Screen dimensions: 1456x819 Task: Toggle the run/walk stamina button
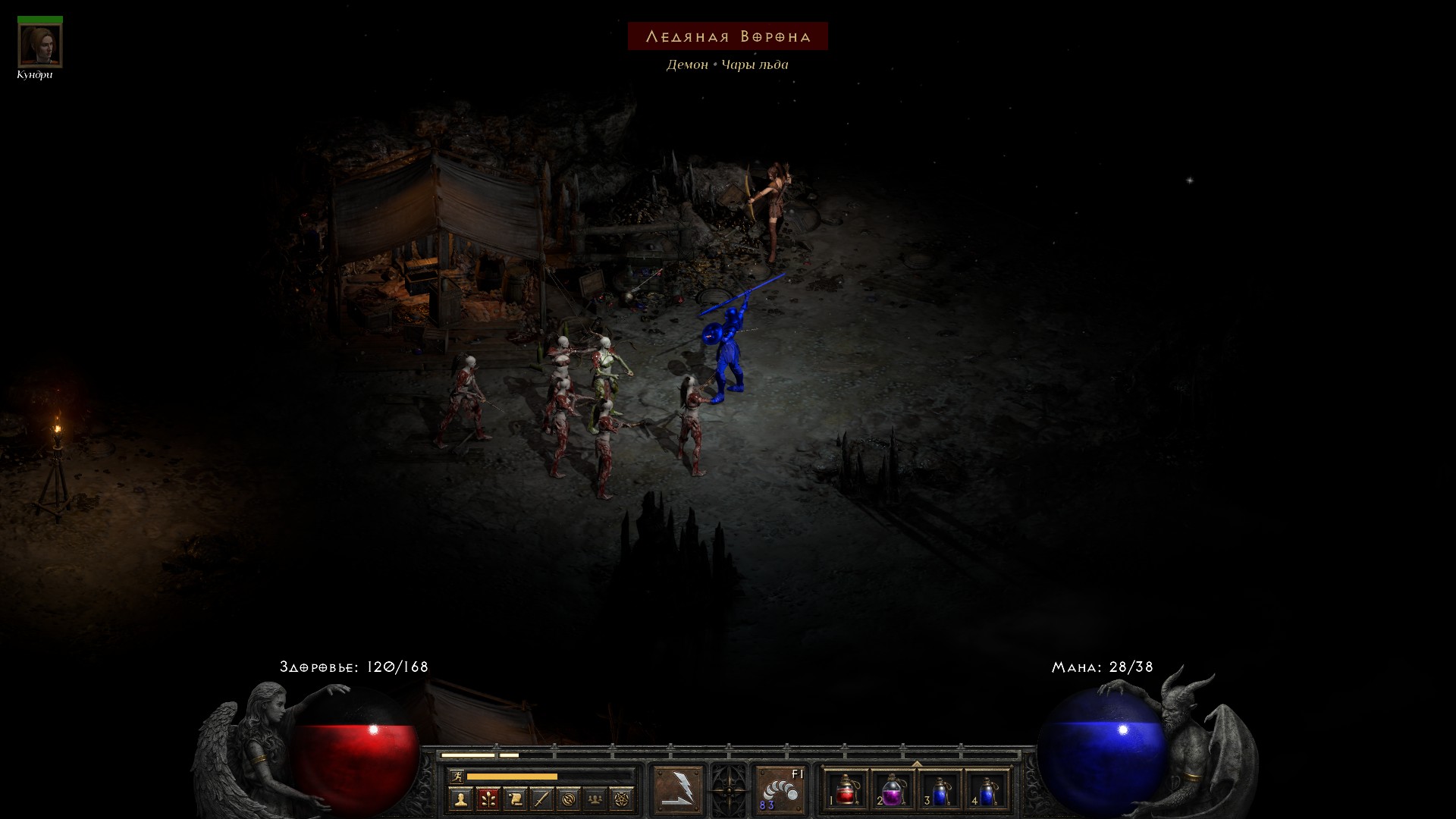[457, 776]
